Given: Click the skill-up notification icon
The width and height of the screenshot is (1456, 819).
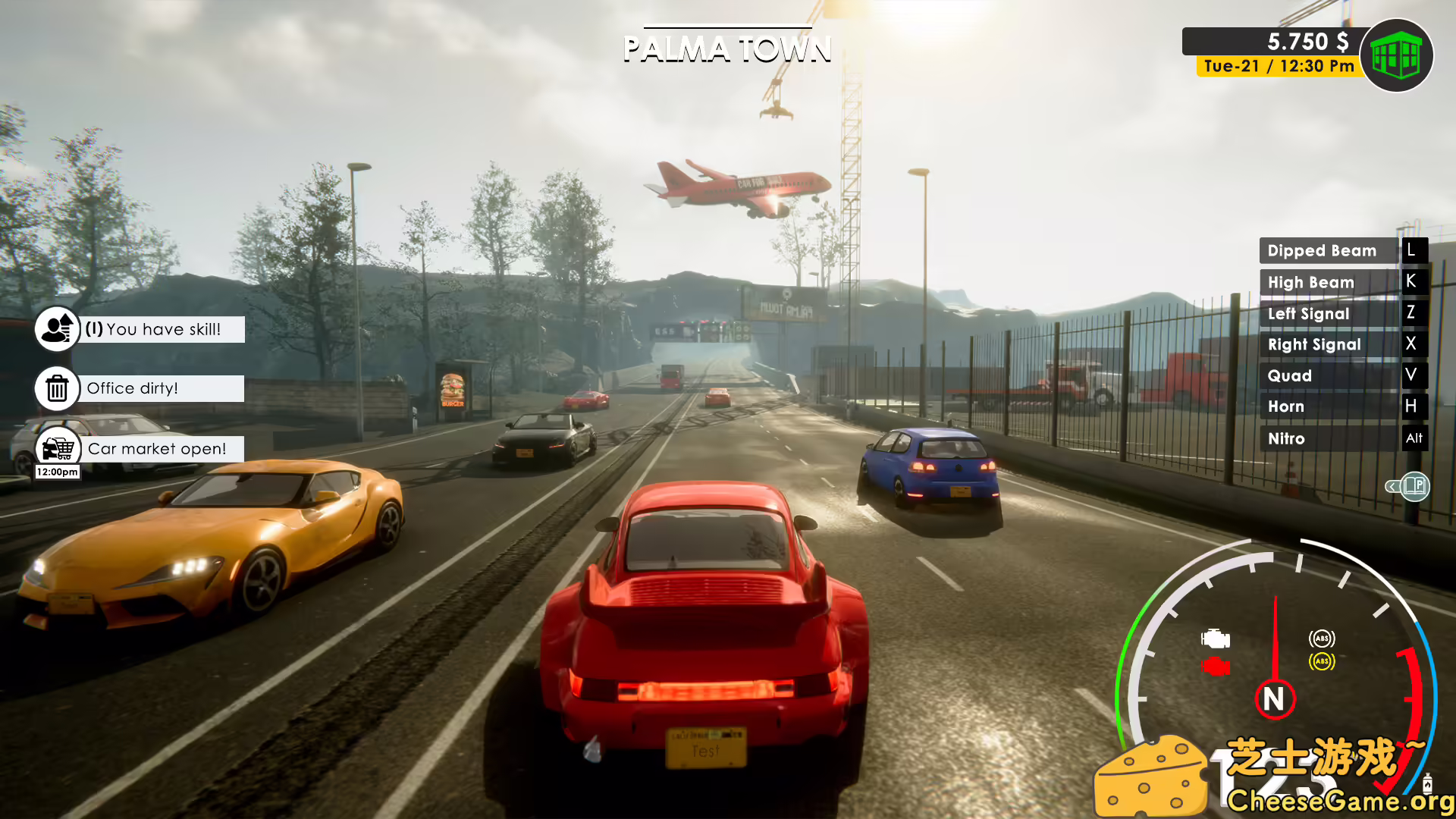Looking at the screenshot, I should tap(56, 328).
